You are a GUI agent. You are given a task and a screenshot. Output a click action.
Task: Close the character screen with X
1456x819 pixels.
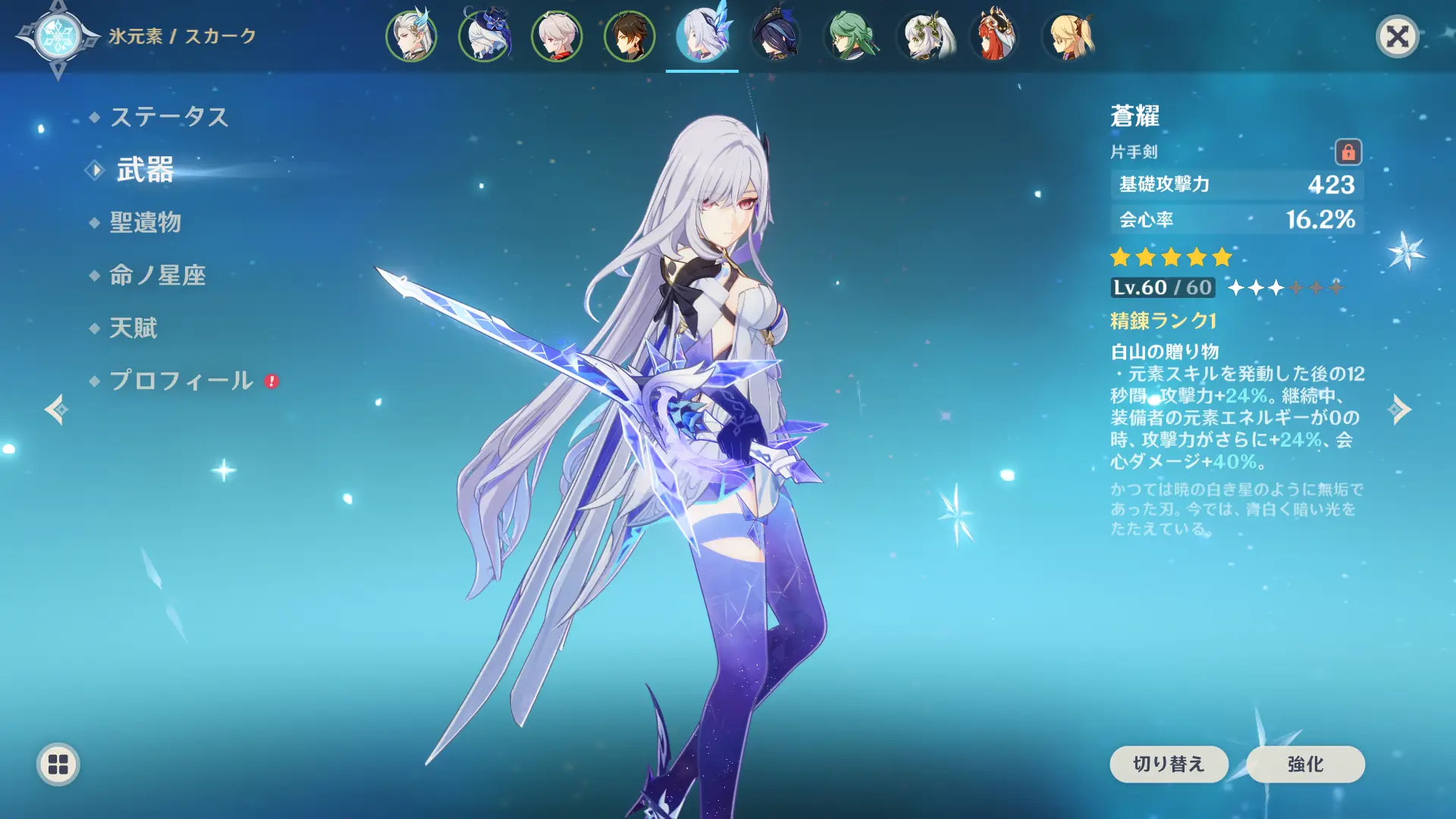pos(1397,36)
